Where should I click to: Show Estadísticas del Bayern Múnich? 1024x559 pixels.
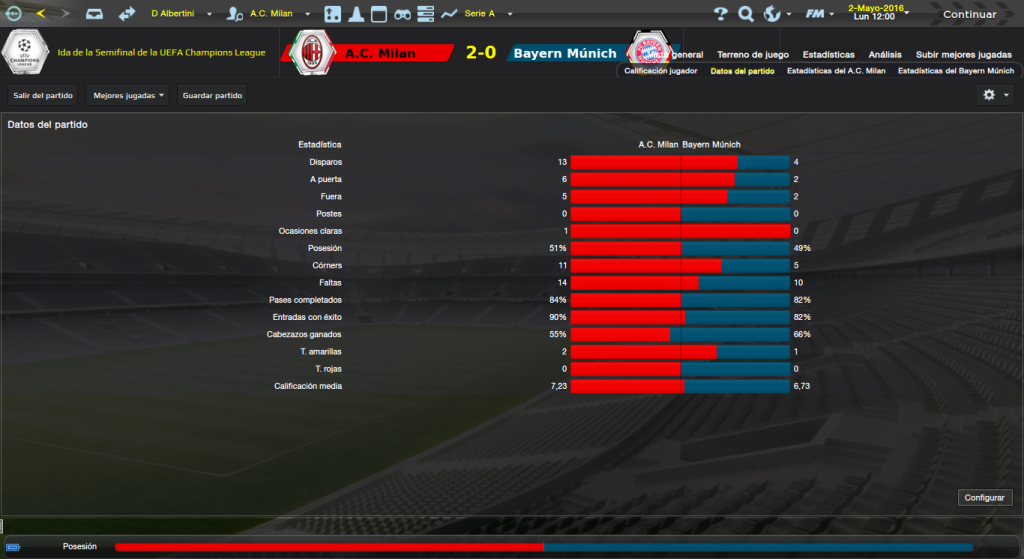click(x=955, y=72)
